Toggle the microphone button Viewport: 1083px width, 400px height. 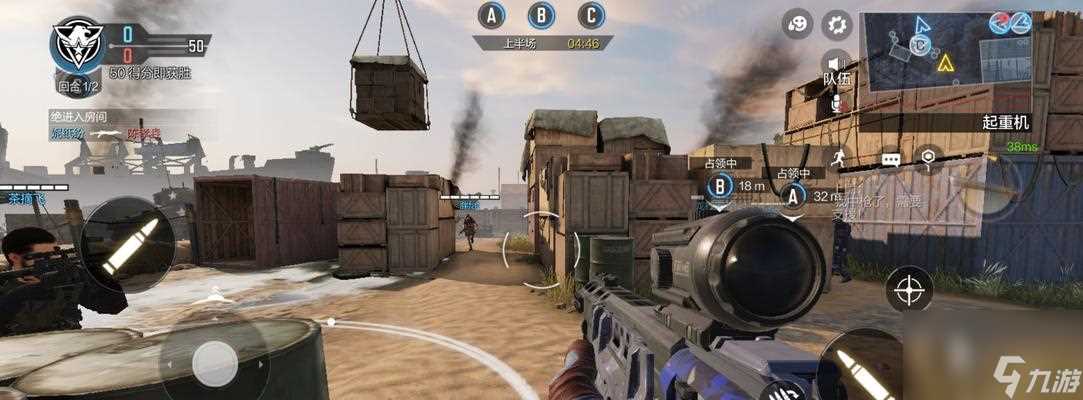(x=834, y=103)
